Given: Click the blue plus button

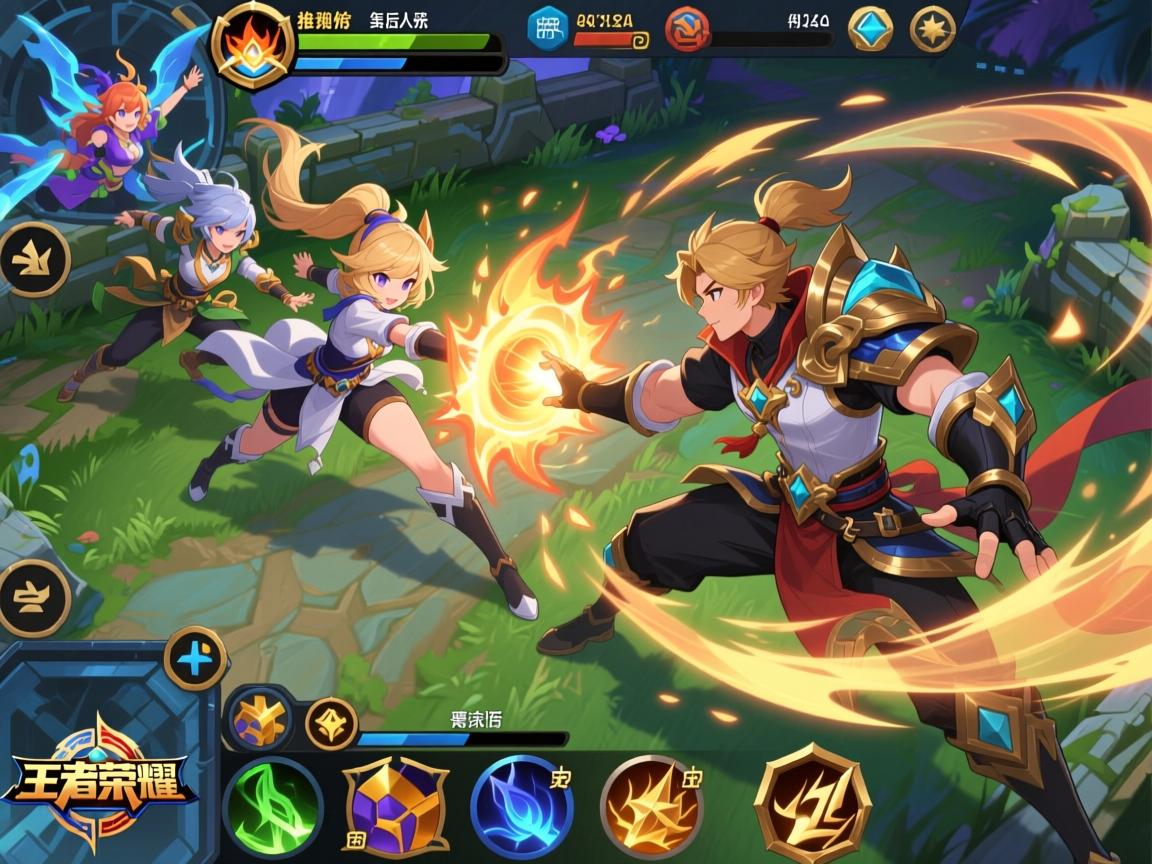Looking at the screenshot, I should point(195,657).
